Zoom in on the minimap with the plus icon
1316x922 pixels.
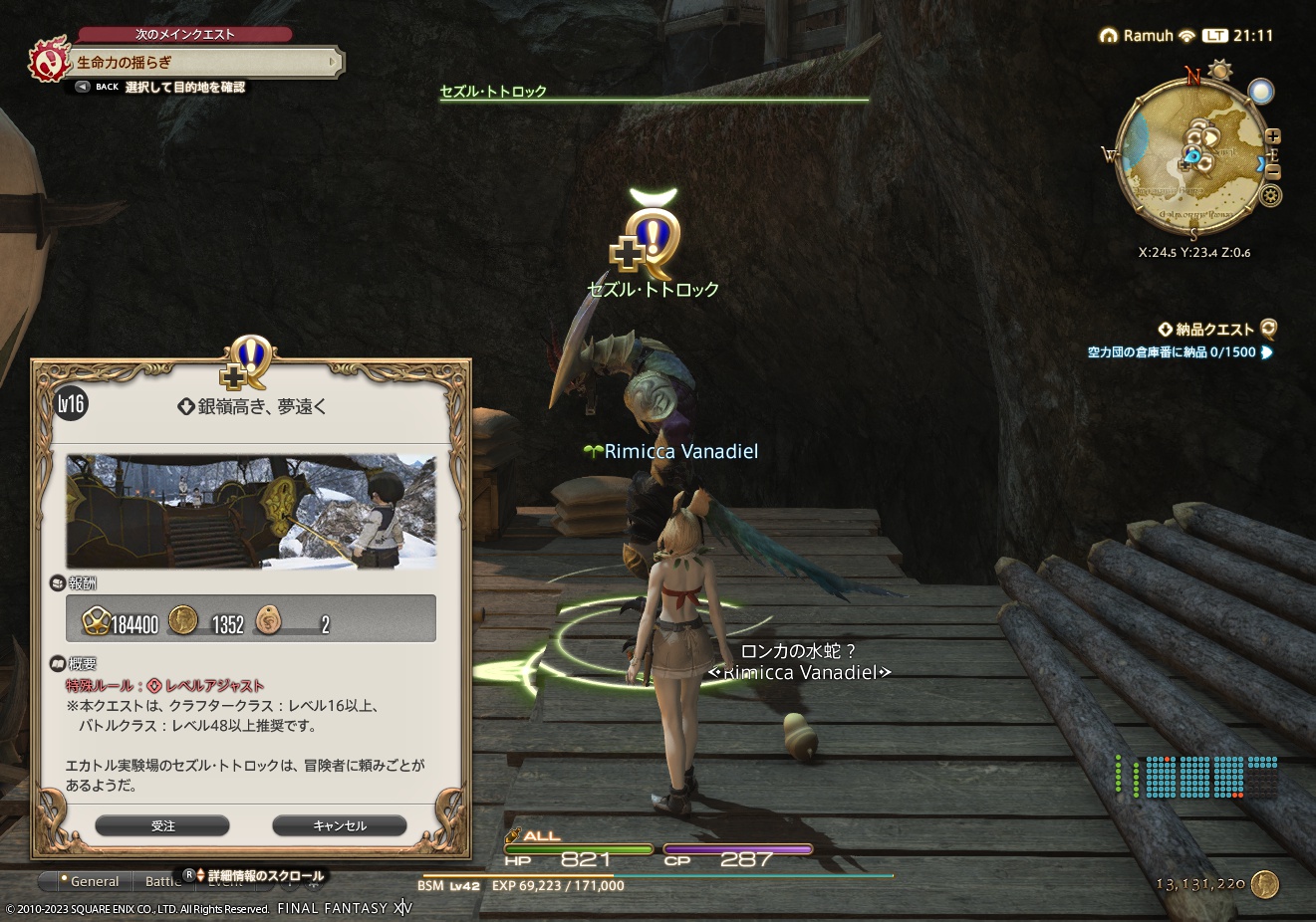[1273, 135]
